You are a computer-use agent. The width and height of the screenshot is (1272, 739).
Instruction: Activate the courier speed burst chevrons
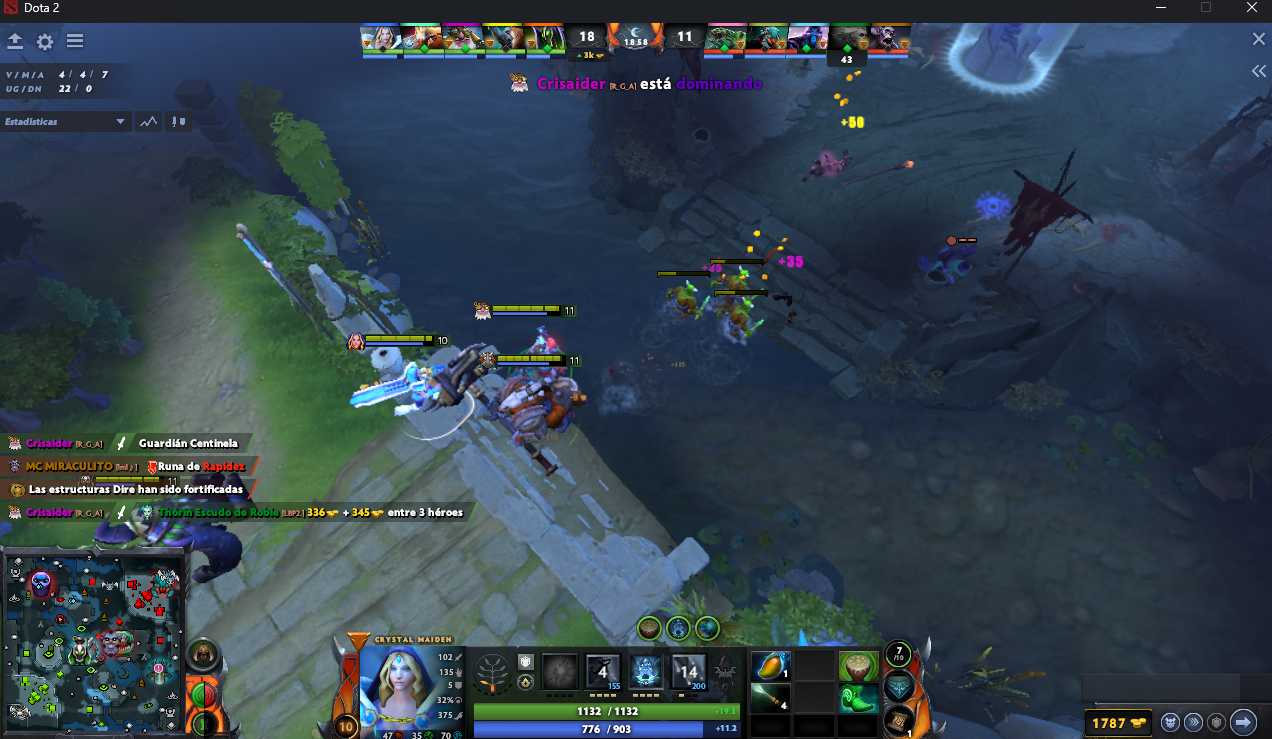(x=1193, y=722)
